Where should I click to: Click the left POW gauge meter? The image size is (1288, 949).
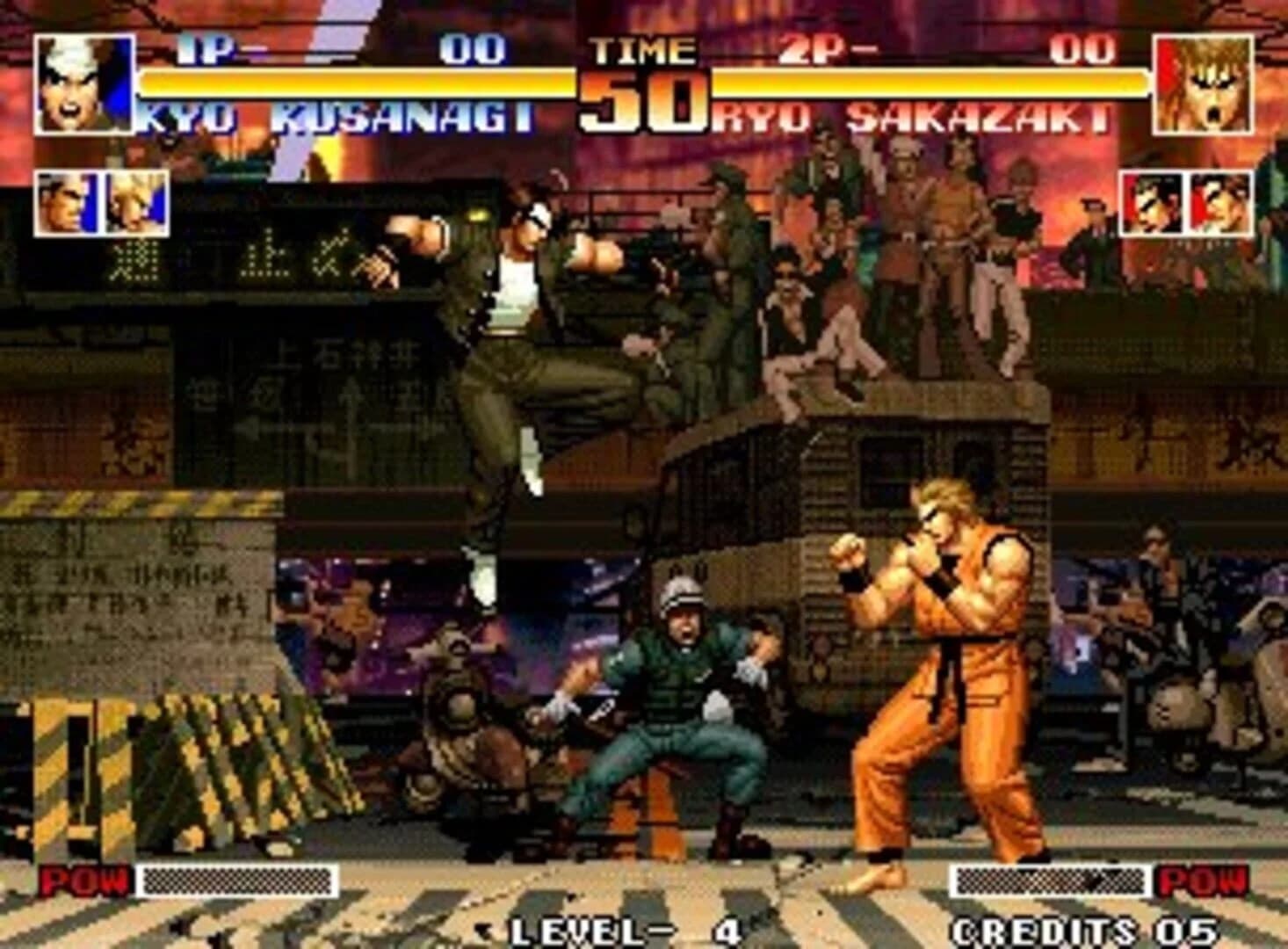tap(237, 877)
